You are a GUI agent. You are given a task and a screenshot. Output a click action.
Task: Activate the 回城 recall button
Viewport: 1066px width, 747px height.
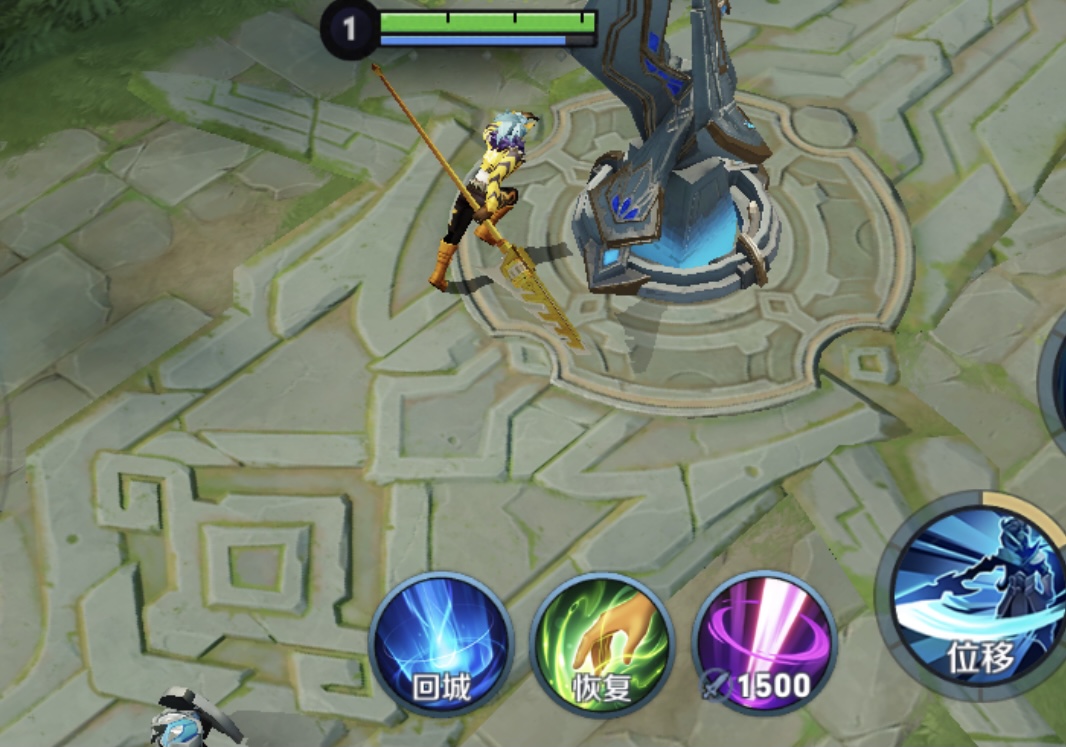[441, 645]
